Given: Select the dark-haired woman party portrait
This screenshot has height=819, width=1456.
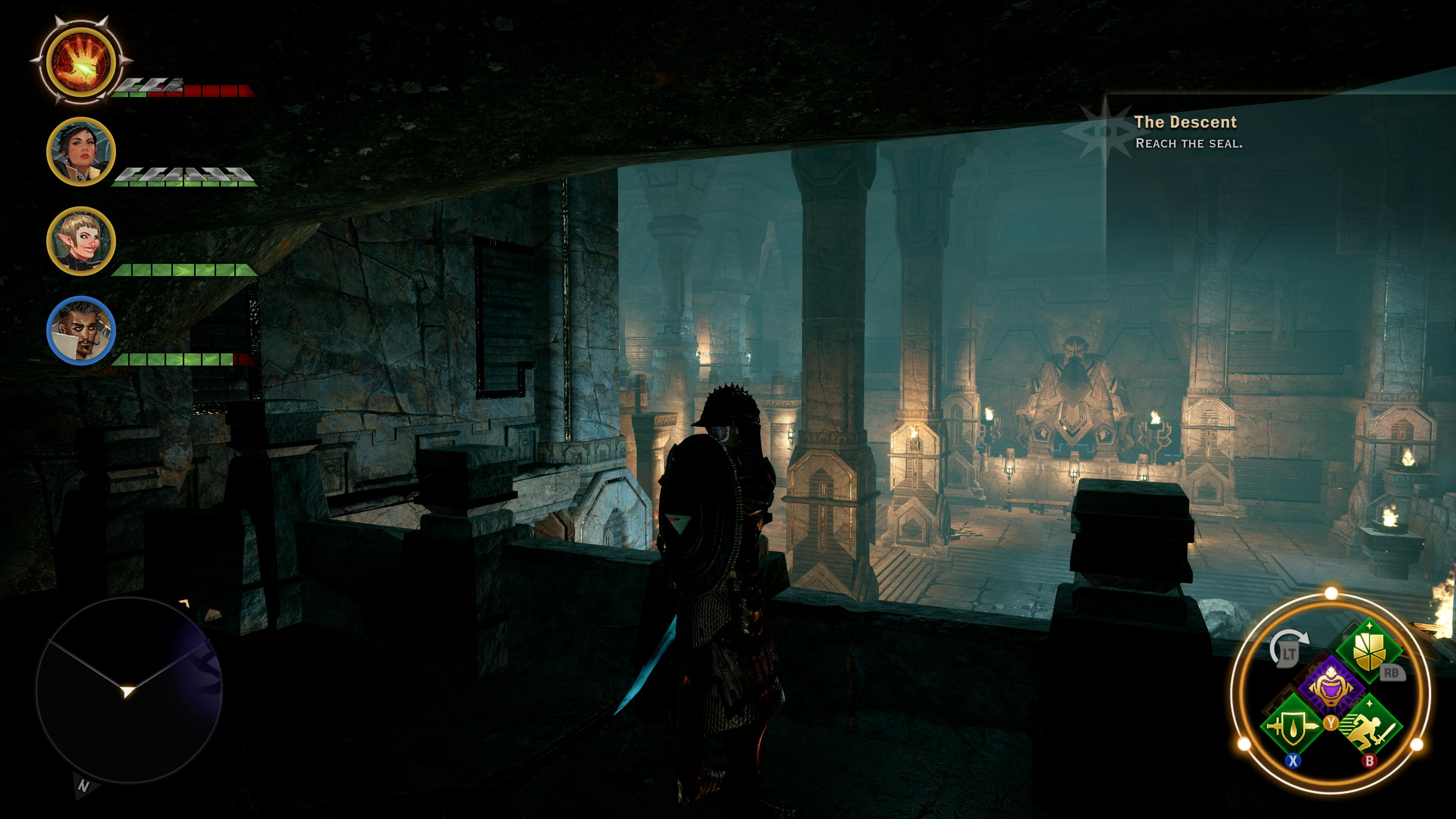Looking at the screenshot, I should [x=81, y=152].
